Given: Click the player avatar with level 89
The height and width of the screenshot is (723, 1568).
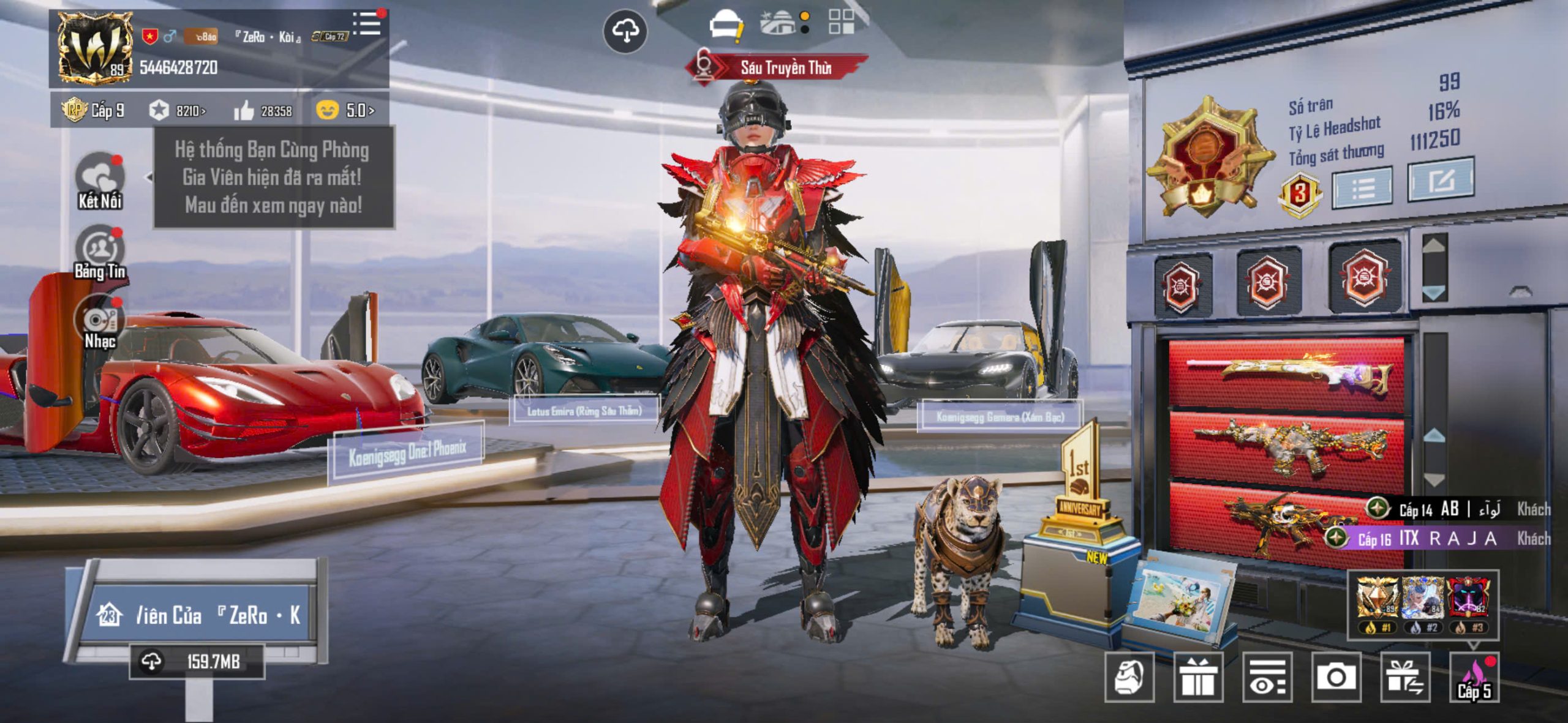Looking at the screenshot, I should (95, 48).
